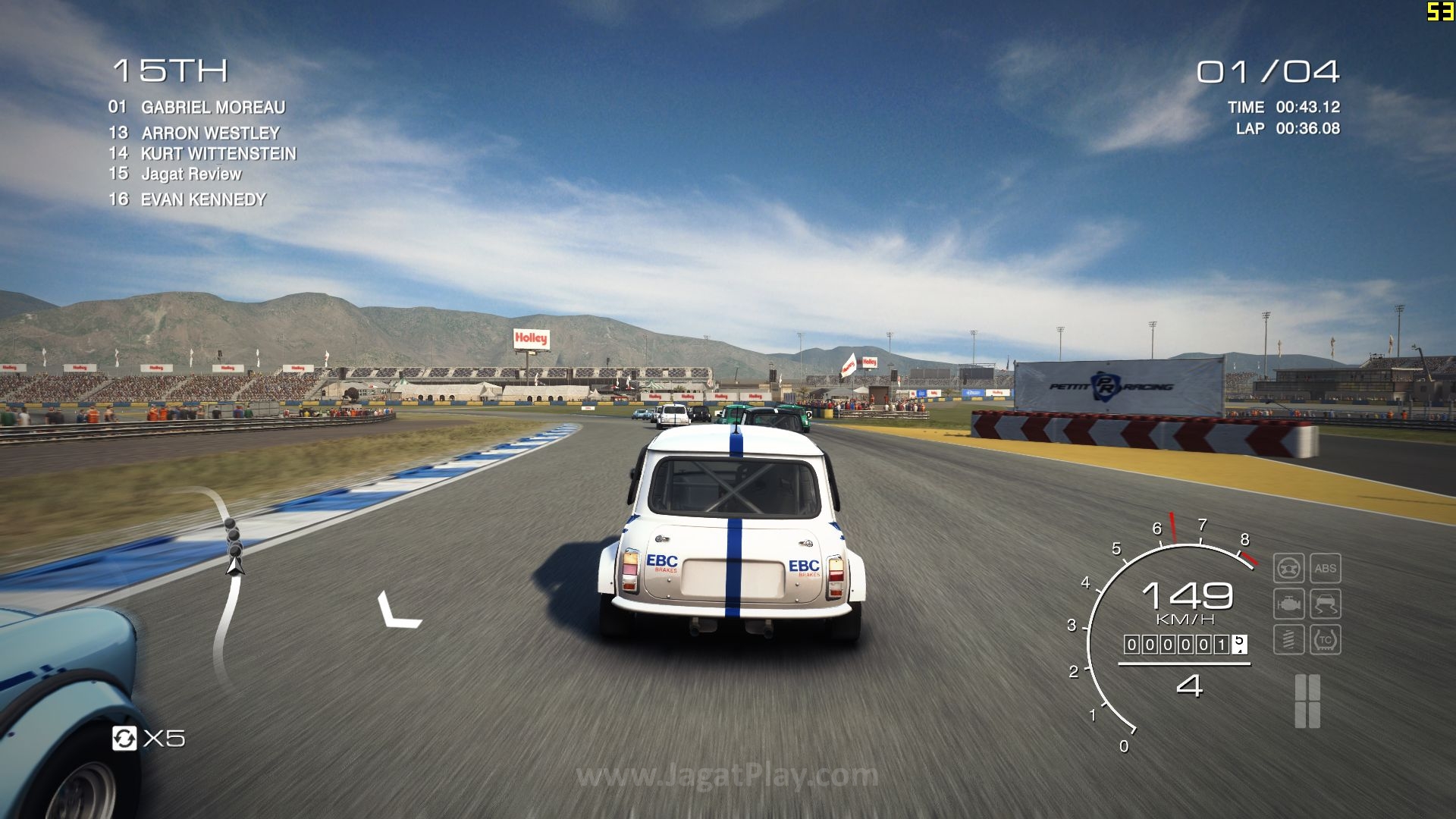1456x819 pixels.
Task: Select Kurt Wittenstein's standings row
Action: click(x=202, y=153)
